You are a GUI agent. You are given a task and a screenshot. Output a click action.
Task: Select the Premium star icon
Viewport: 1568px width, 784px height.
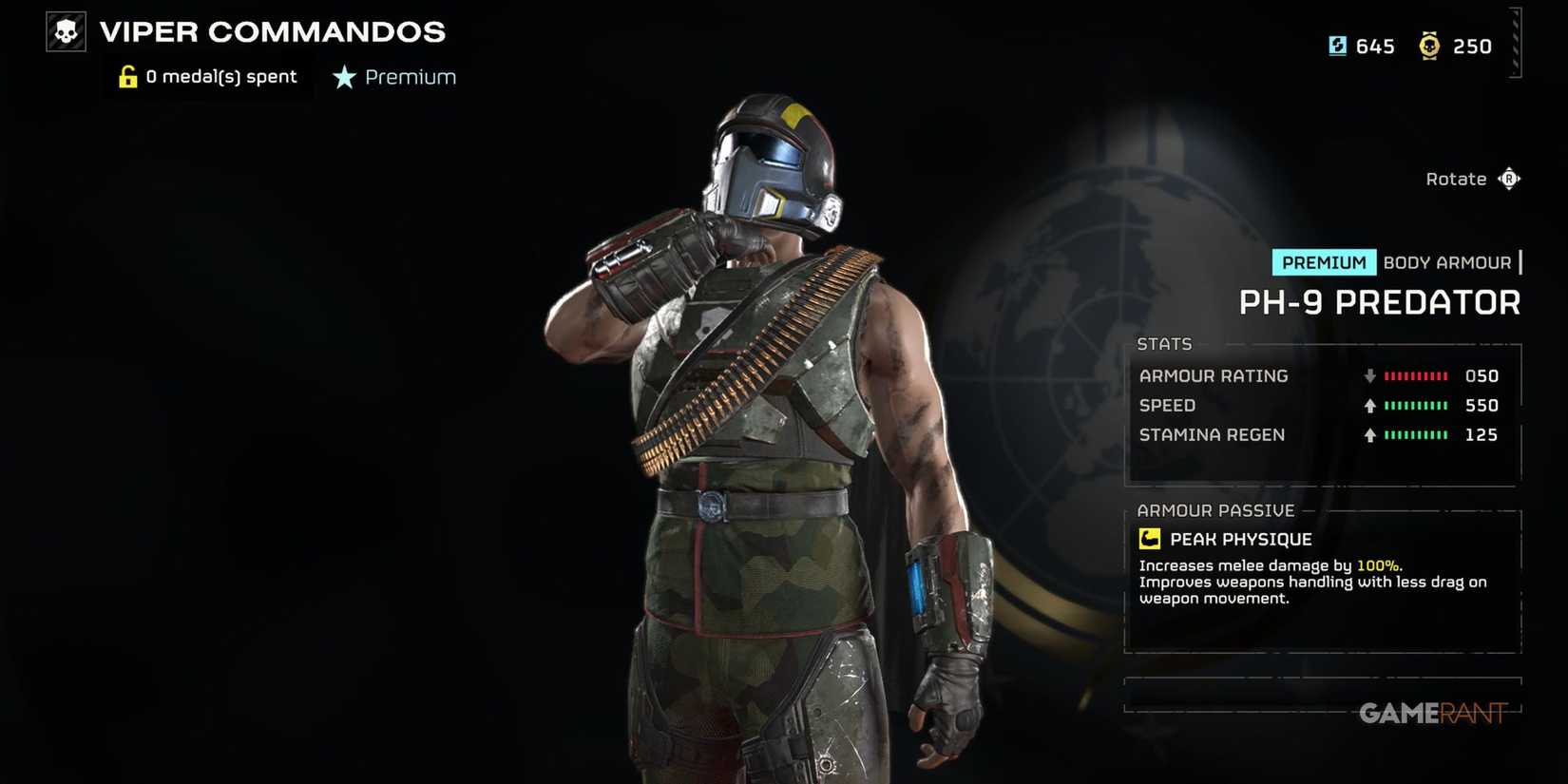(x=341, y=77)
